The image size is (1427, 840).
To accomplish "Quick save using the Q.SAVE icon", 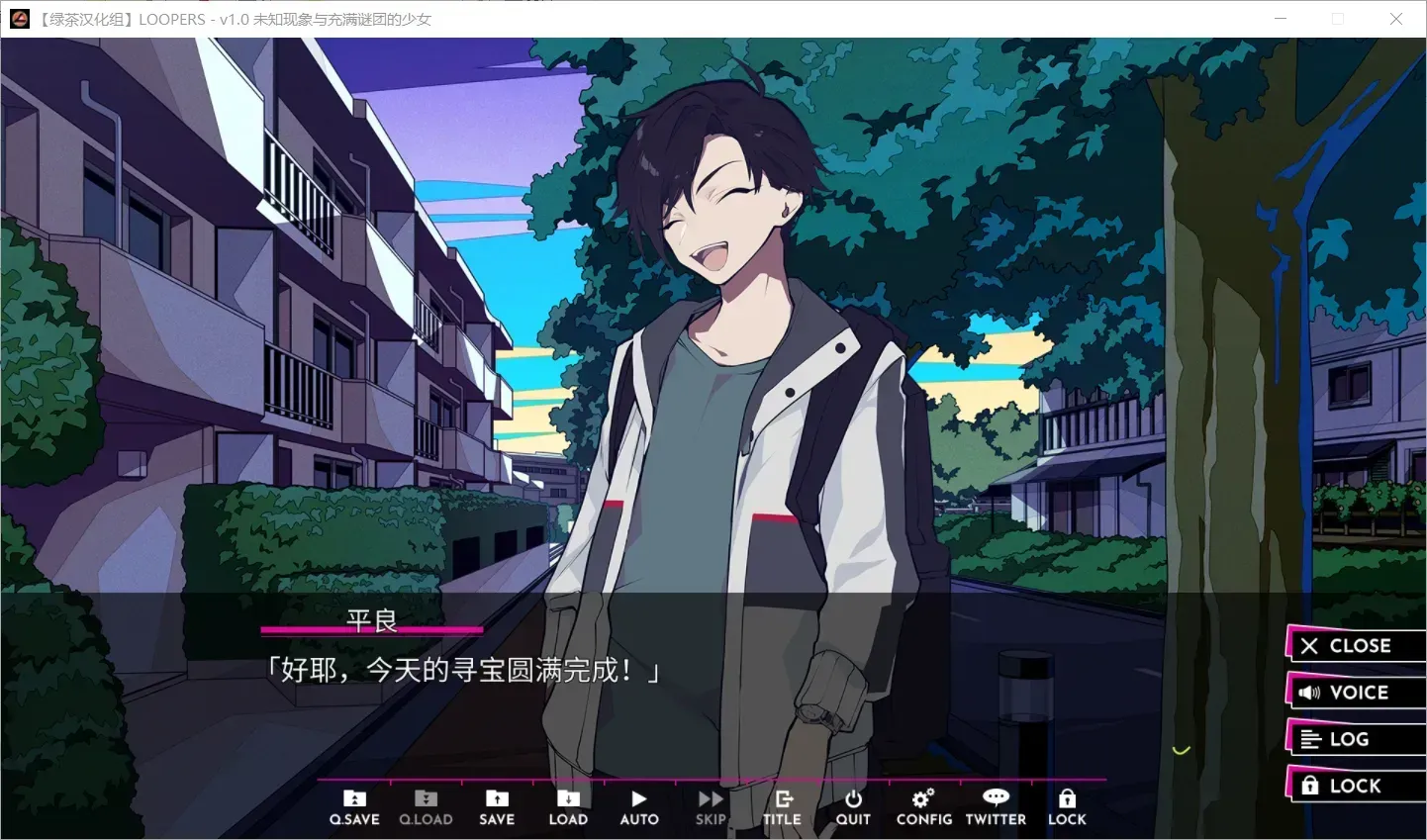I will click(353, 804).
